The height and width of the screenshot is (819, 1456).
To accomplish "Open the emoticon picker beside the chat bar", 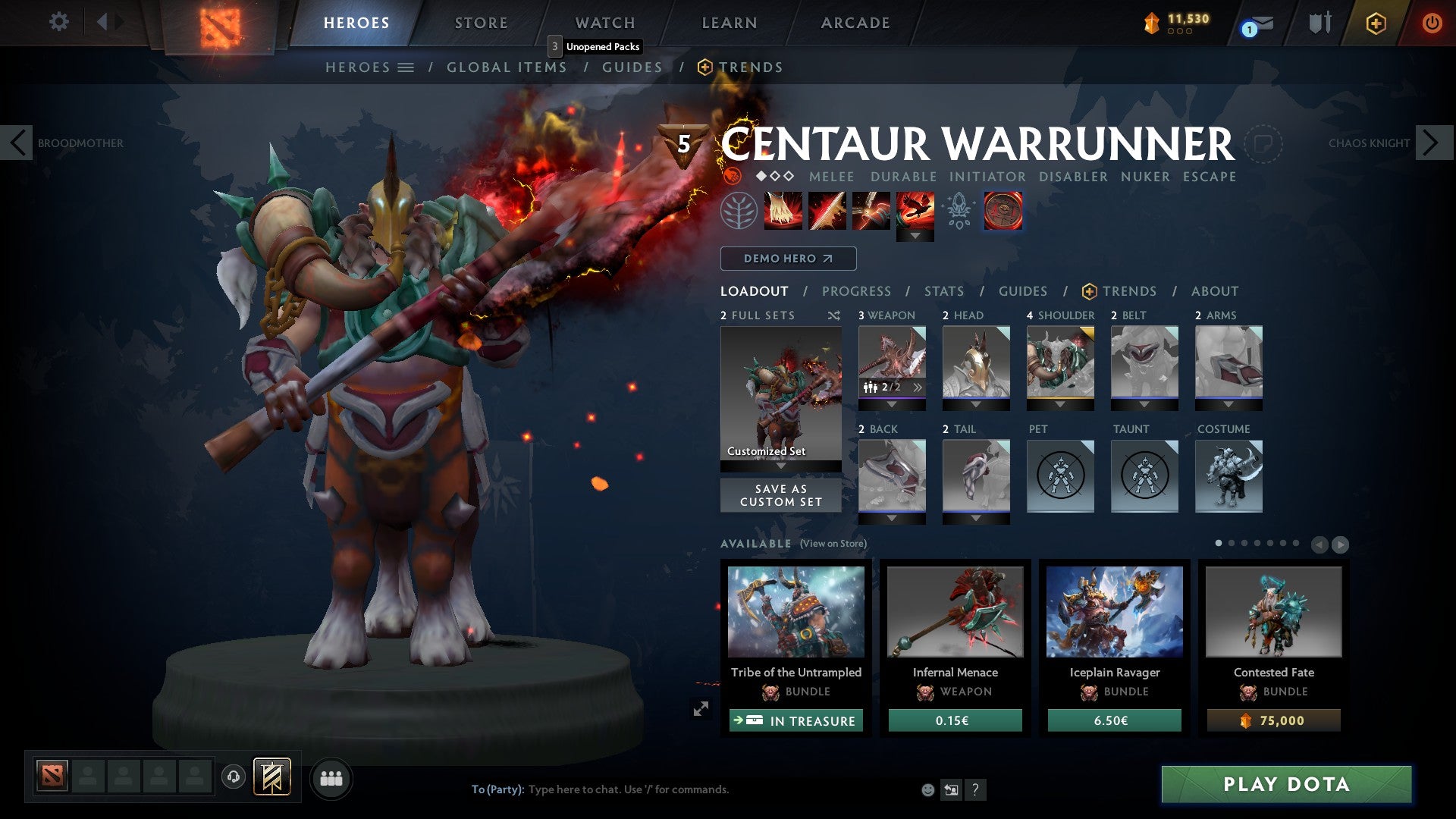I will (x=927, y=789).
